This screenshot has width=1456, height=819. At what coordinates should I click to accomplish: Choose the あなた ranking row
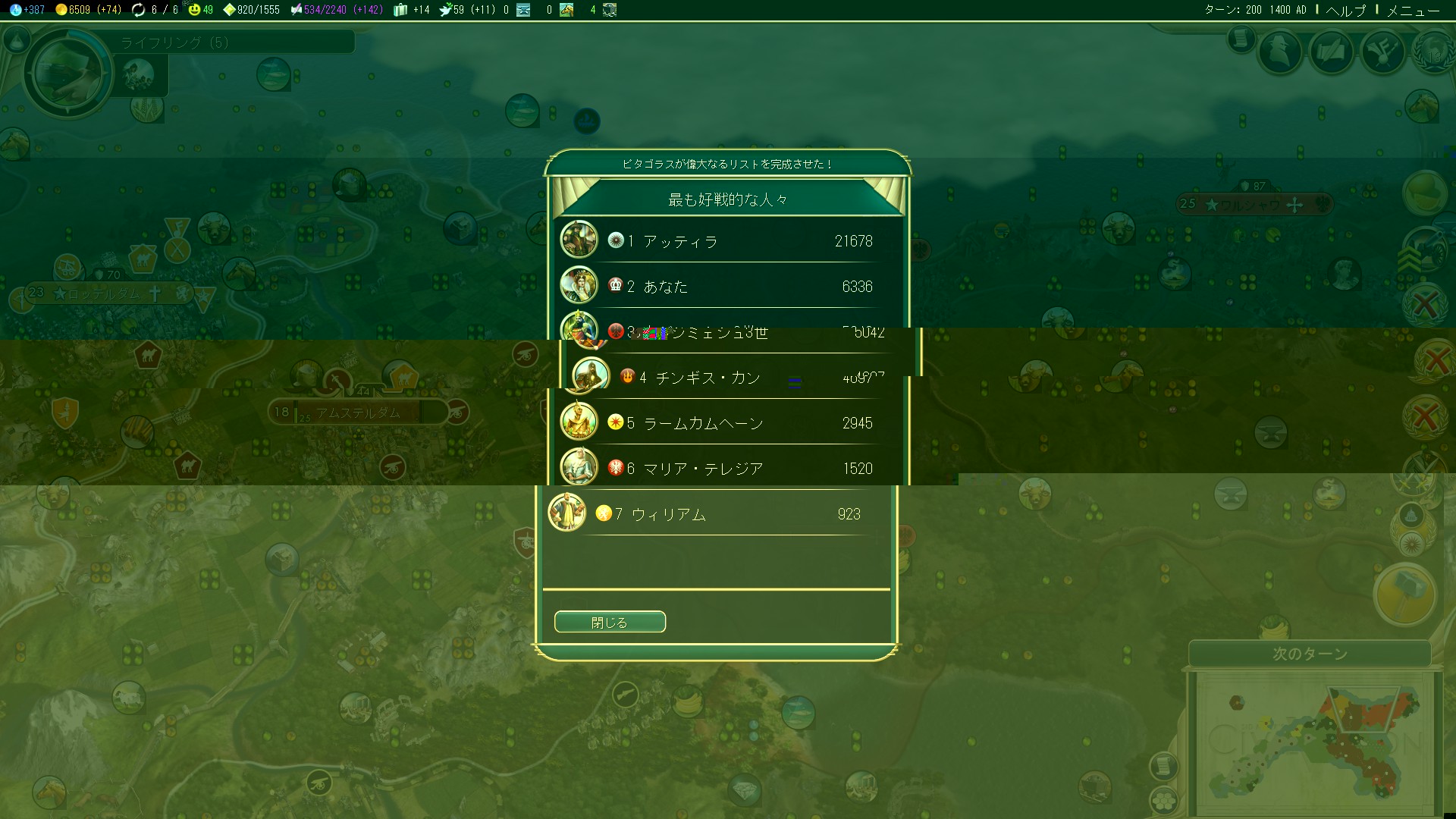(x=728, y=287)
